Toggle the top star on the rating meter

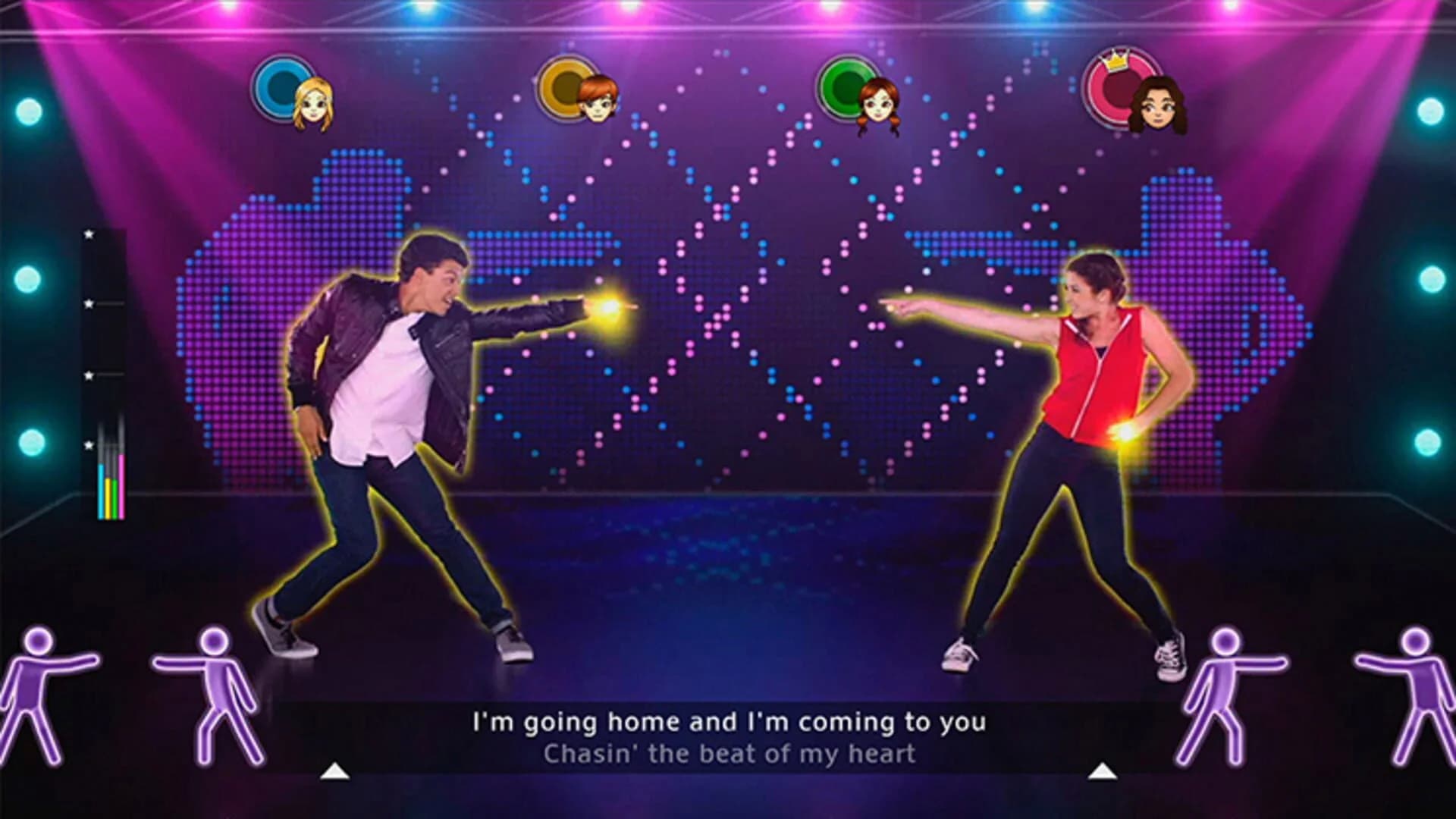89,234
